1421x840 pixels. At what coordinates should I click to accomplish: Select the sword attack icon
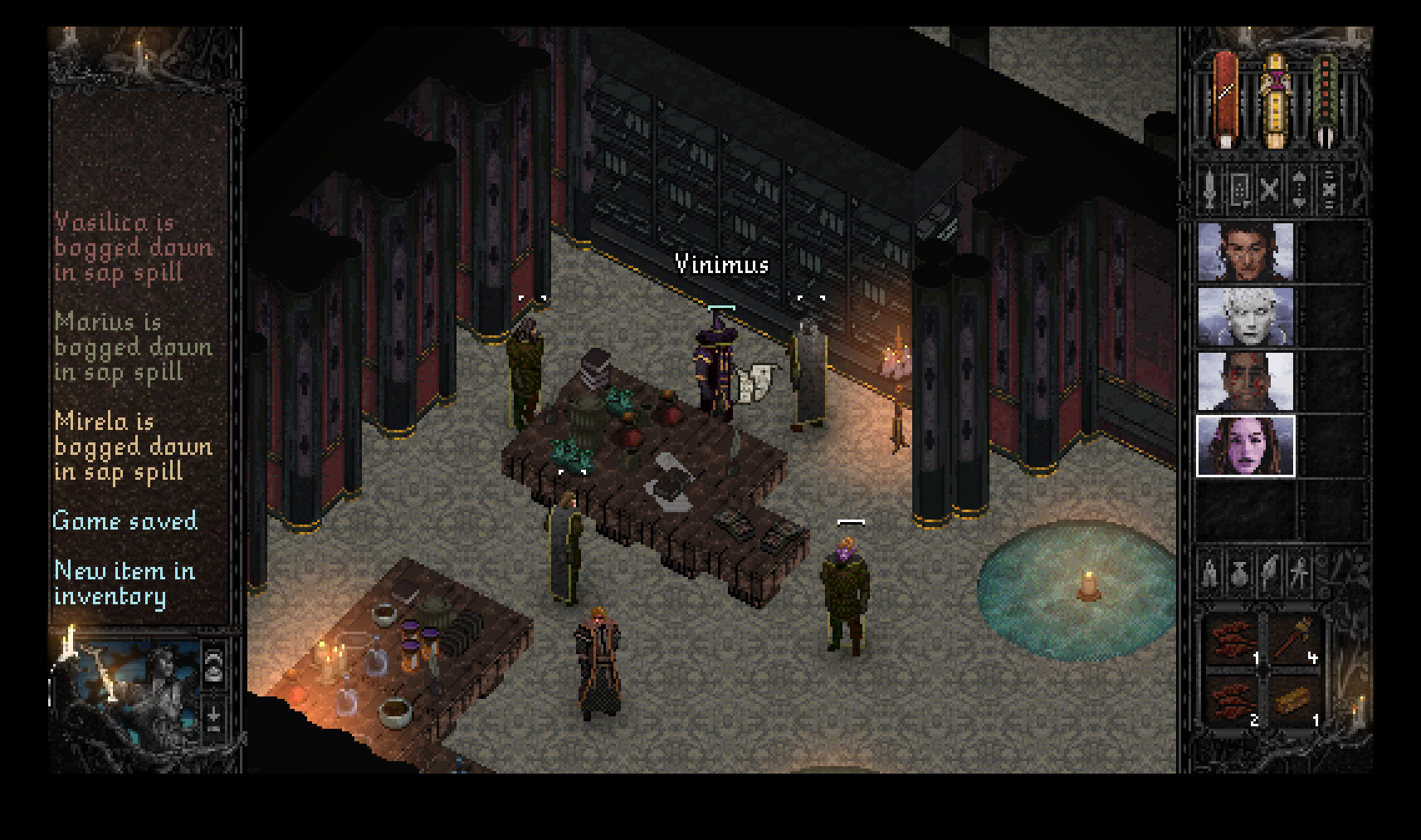coord(1211,189)
